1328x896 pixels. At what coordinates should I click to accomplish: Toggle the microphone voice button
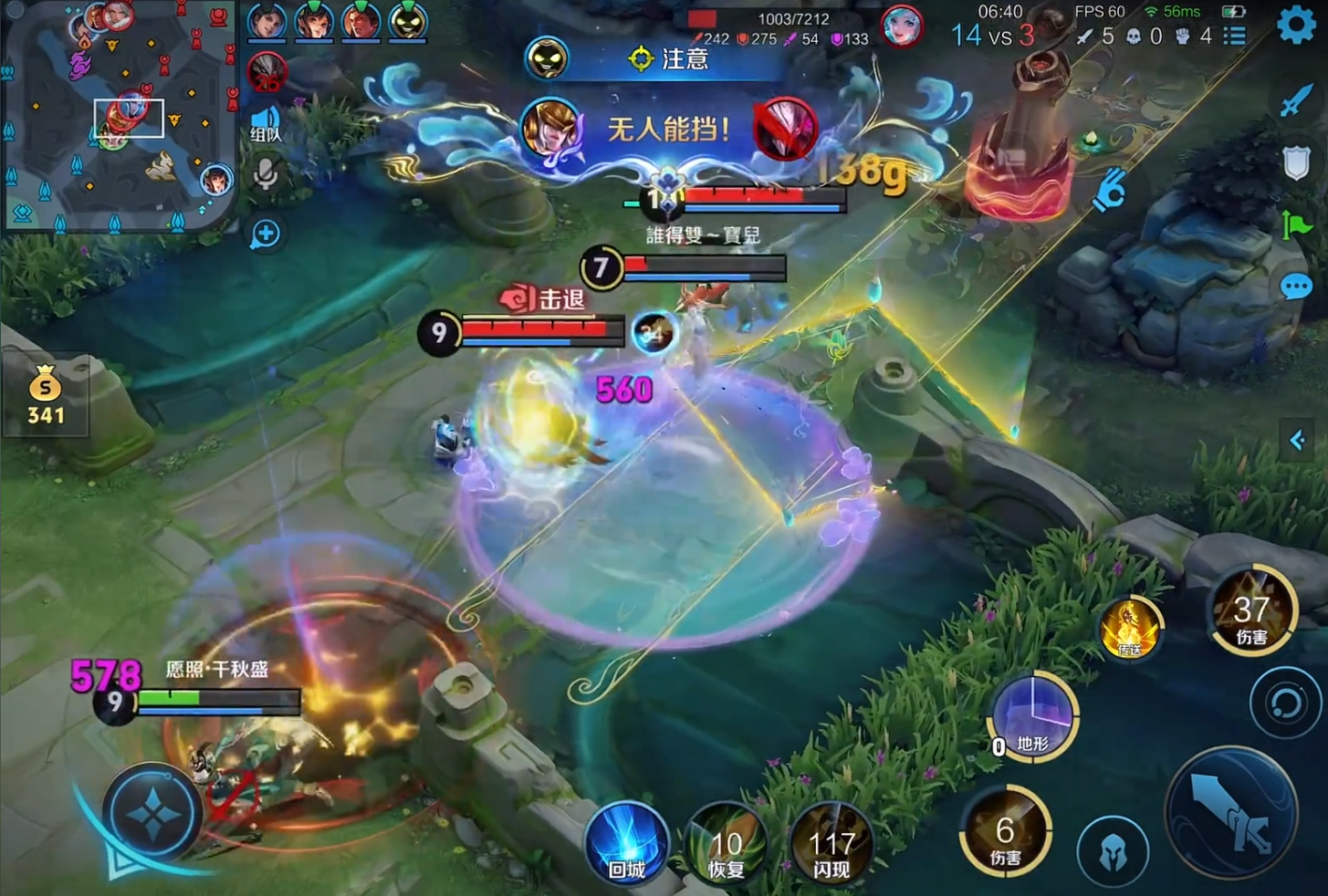click(x=266, y=173)
